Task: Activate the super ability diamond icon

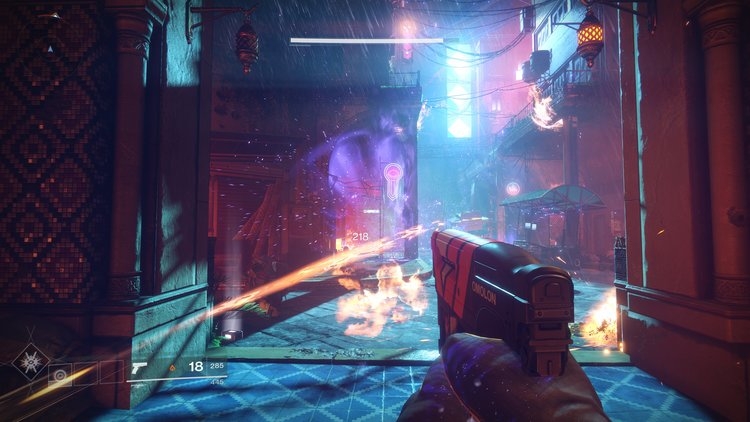Action: (30, 361)
